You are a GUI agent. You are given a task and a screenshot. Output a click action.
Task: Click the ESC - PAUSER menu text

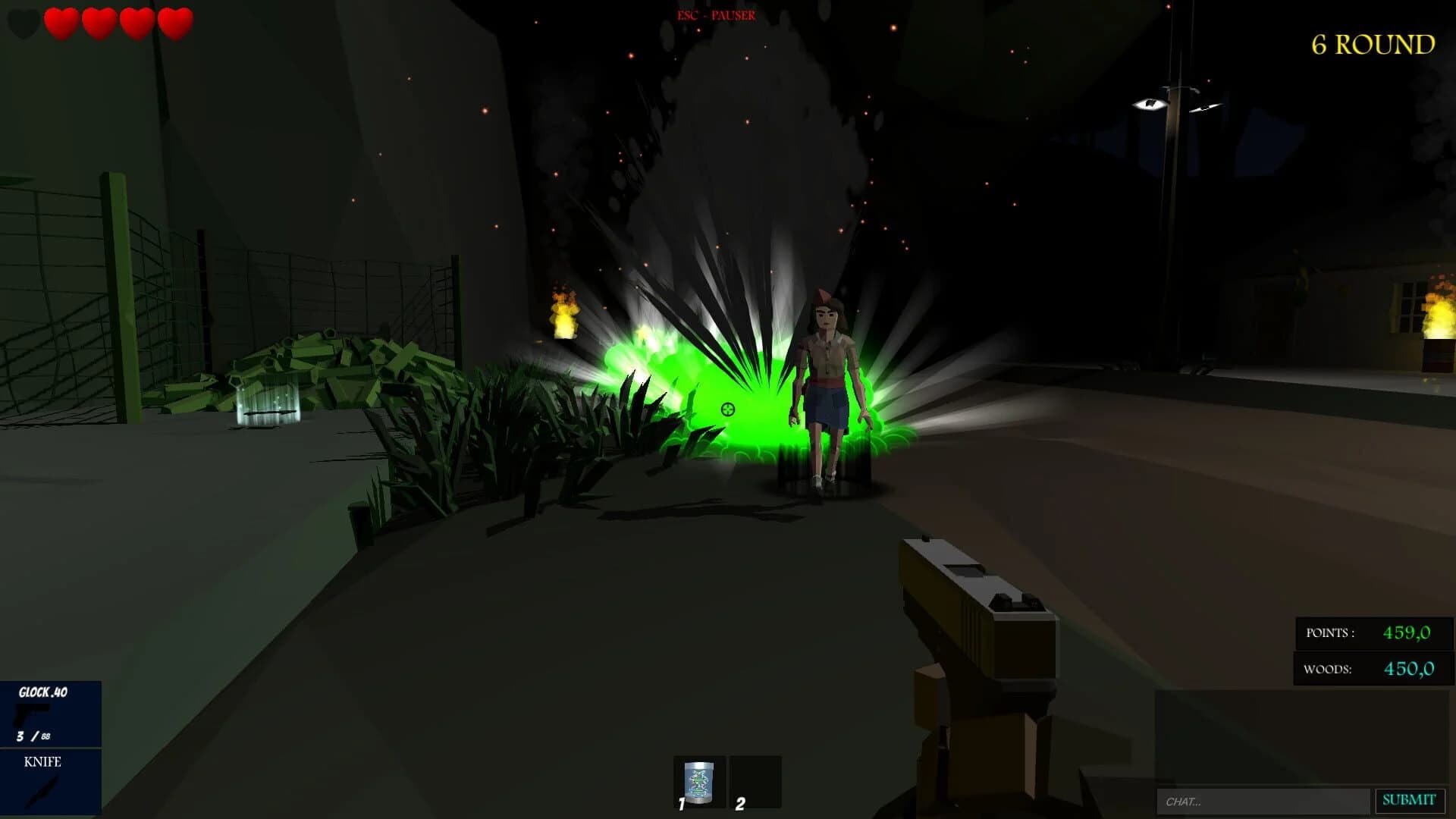click(x=716, y=14)
